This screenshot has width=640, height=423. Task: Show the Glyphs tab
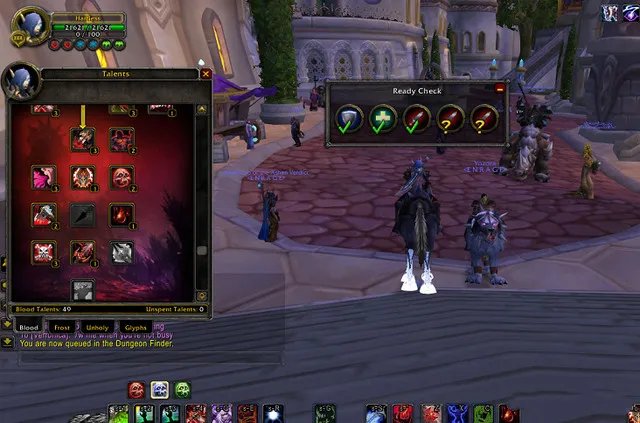click(134, 326)
